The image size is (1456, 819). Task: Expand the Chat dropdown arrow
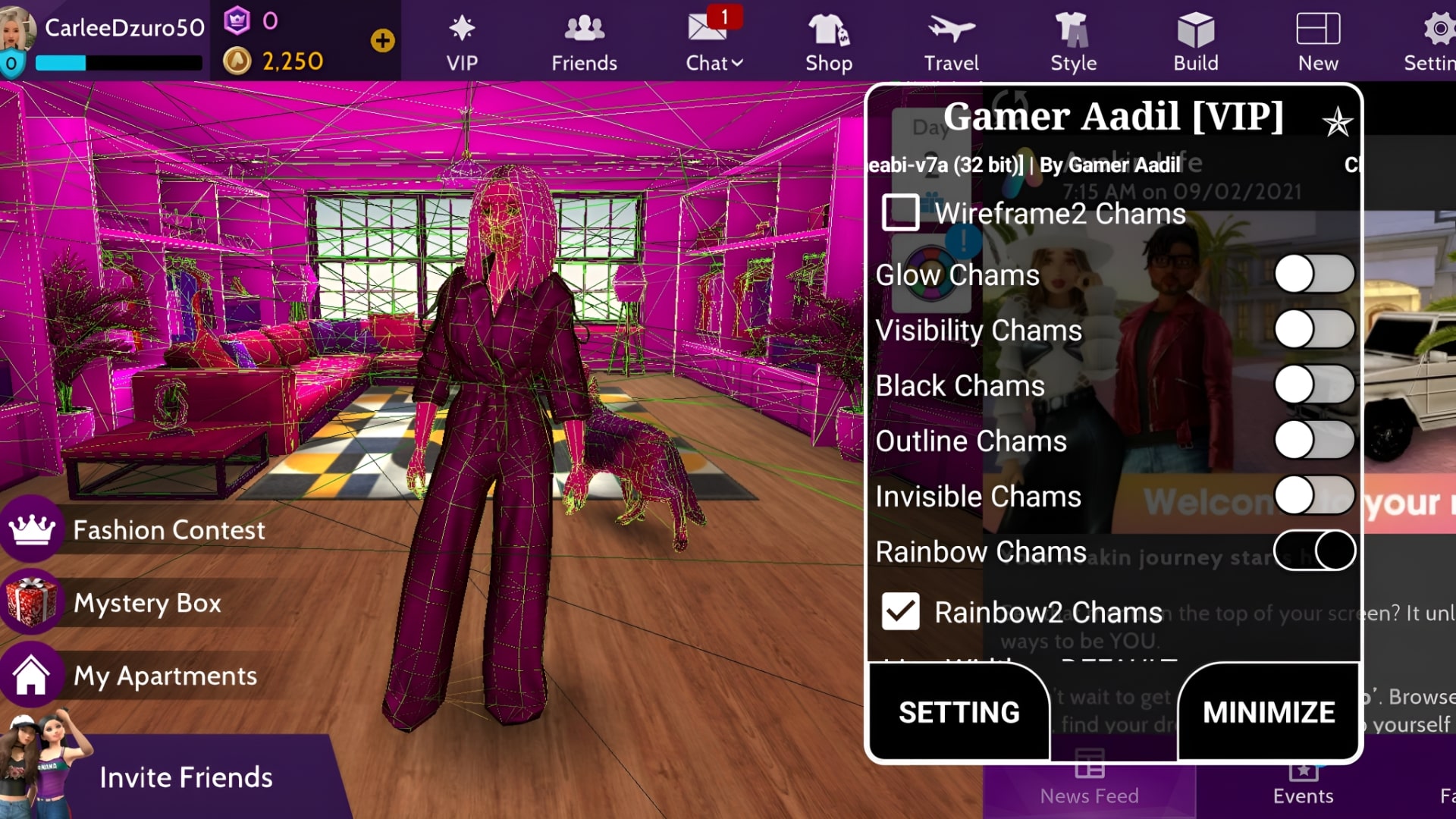(736, 64)
